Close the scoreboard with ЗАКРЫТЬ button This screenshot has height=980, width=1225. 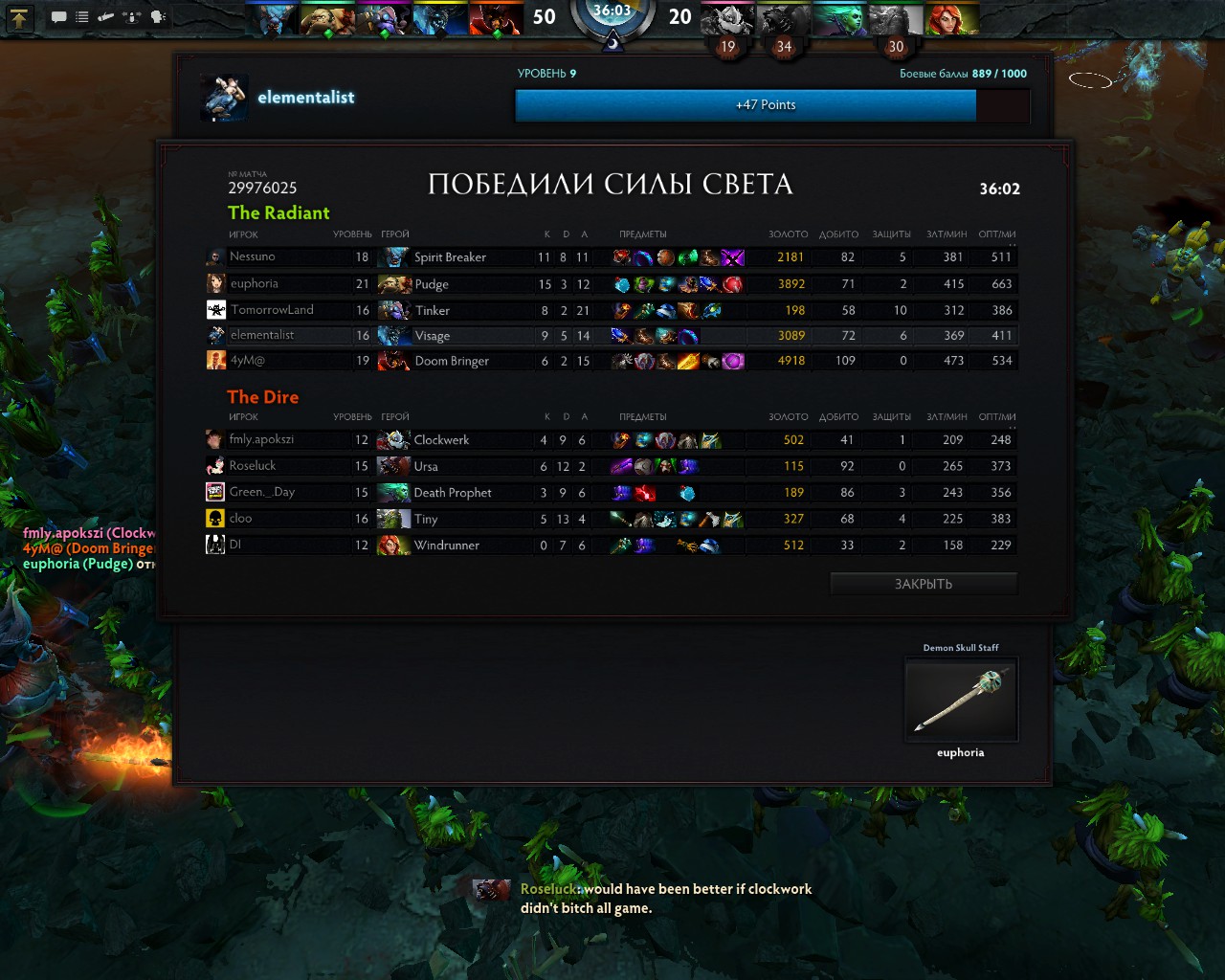[x=923, y=584]
